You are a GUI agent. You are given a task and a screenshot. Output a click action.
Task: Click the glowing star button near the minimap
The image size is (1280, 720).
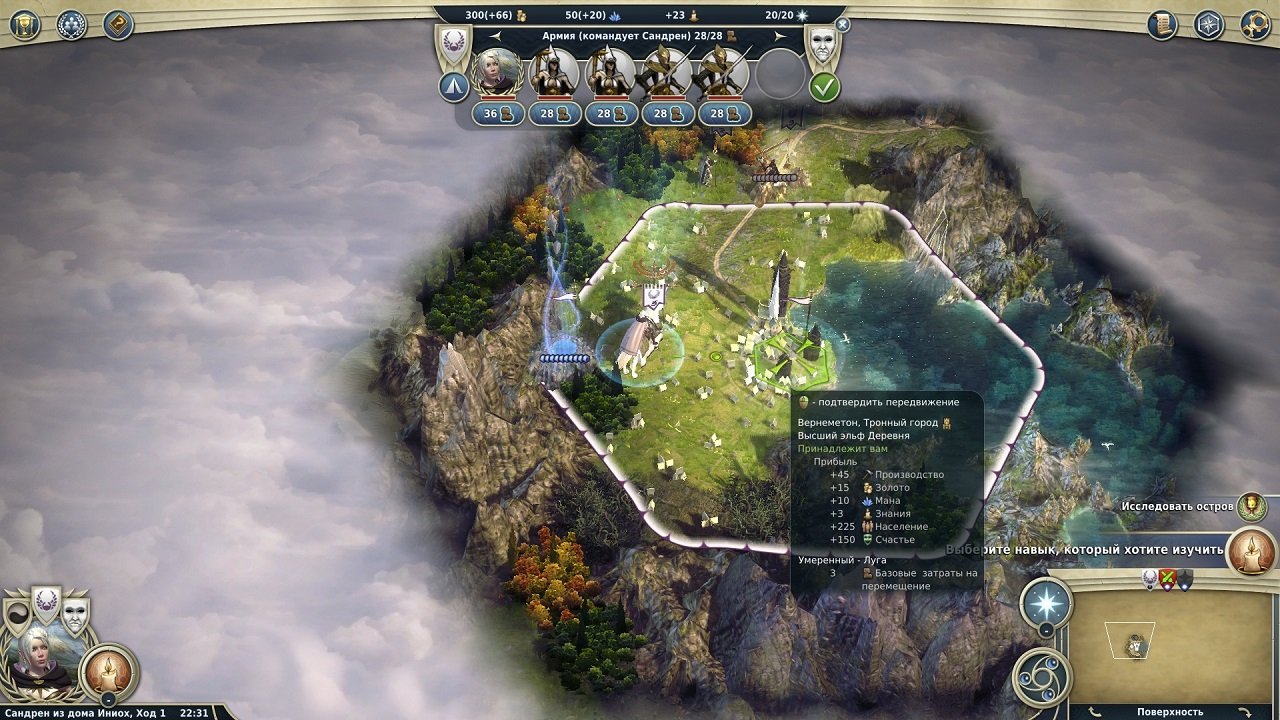click(x=1044, y=600)
